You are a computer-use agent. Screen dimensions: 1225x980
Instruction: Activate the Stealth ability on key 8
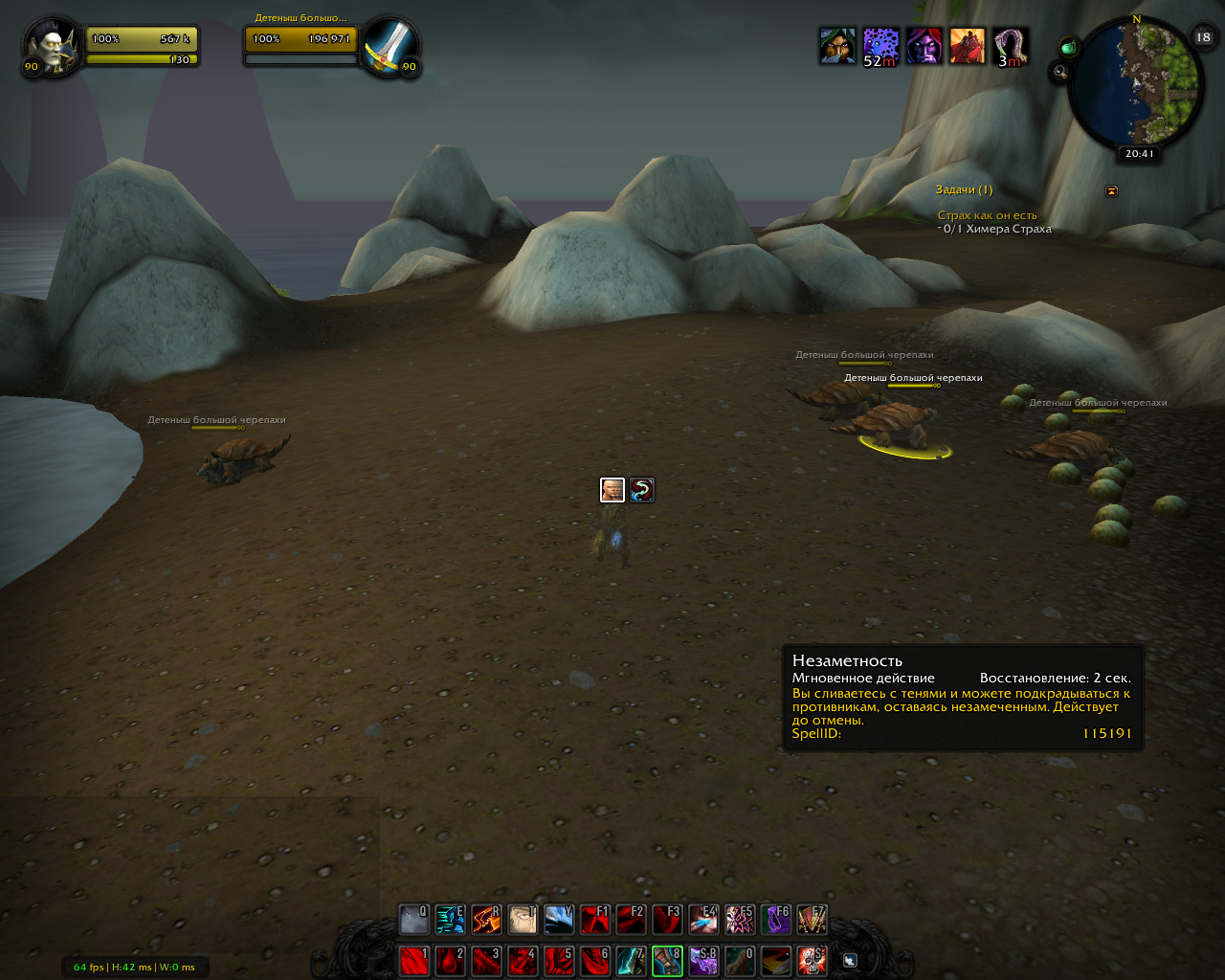[667, 960]
